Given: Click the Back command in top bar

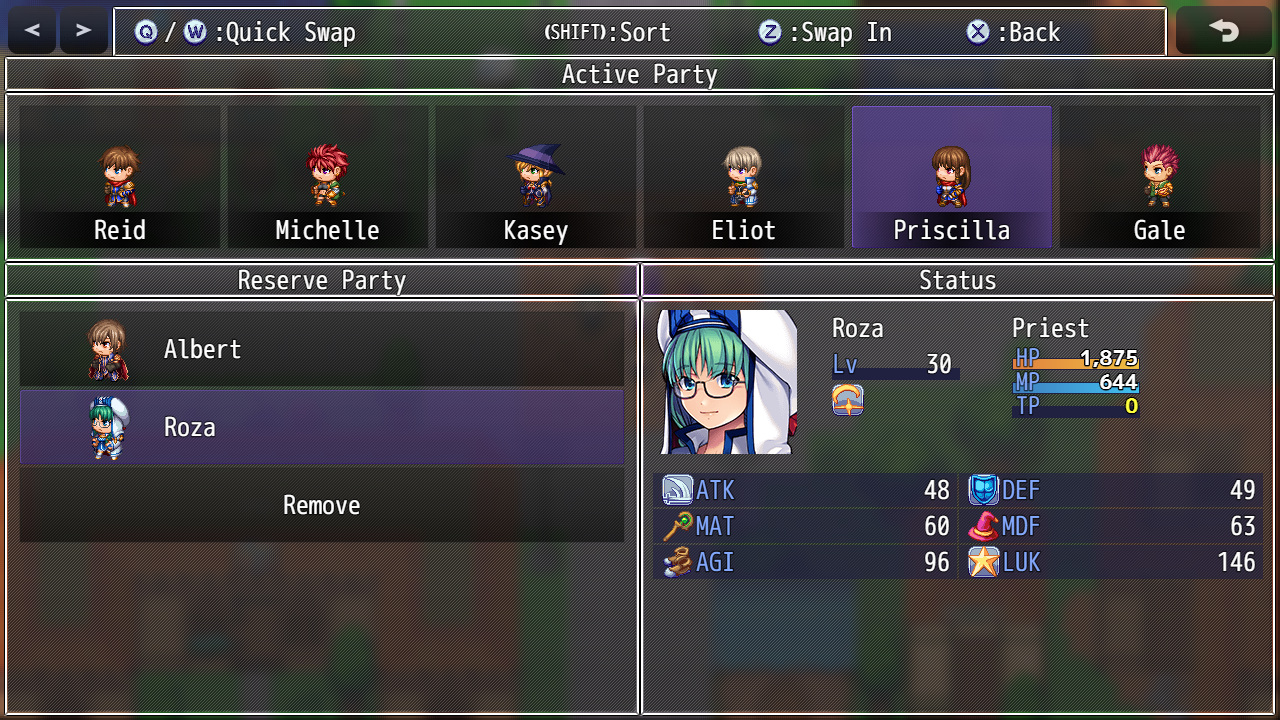Looking at the screenshot, I should (x=1013, y=33).
